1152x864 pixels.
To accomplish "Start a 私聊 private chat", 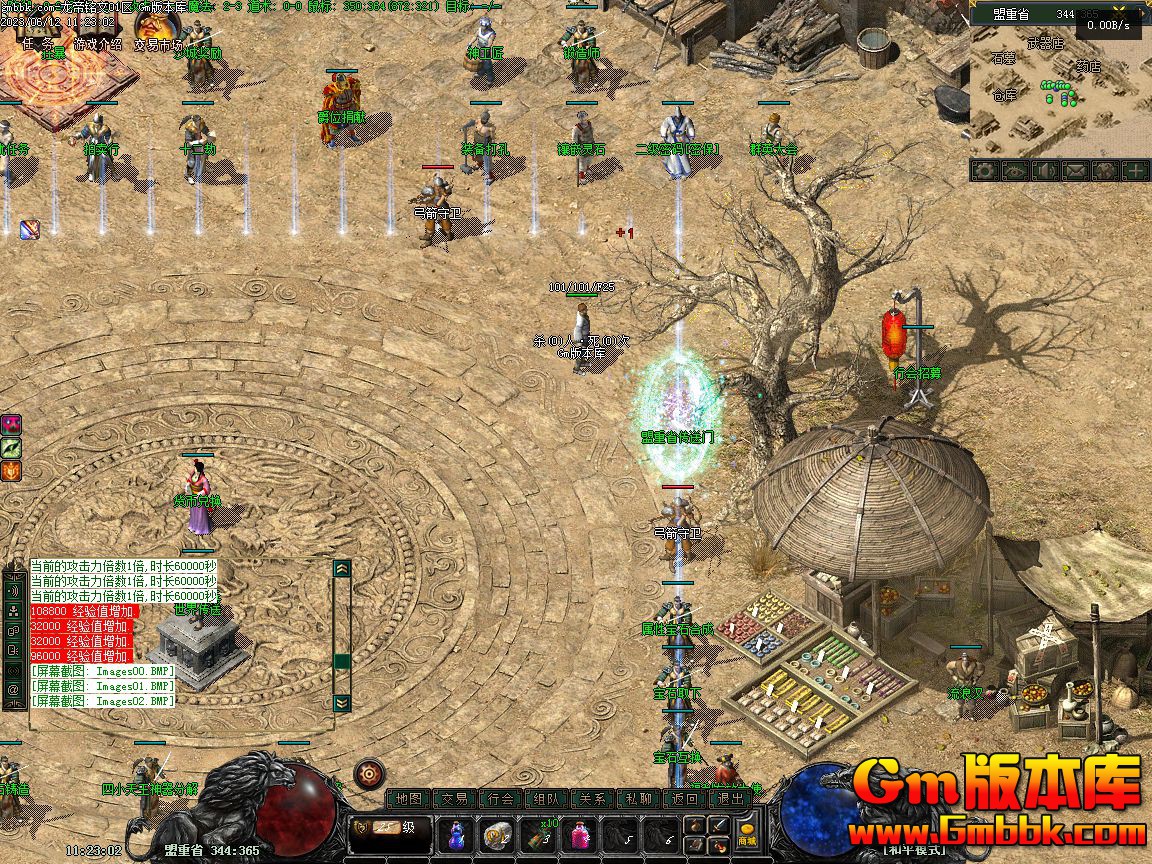I will pos(639,799).
